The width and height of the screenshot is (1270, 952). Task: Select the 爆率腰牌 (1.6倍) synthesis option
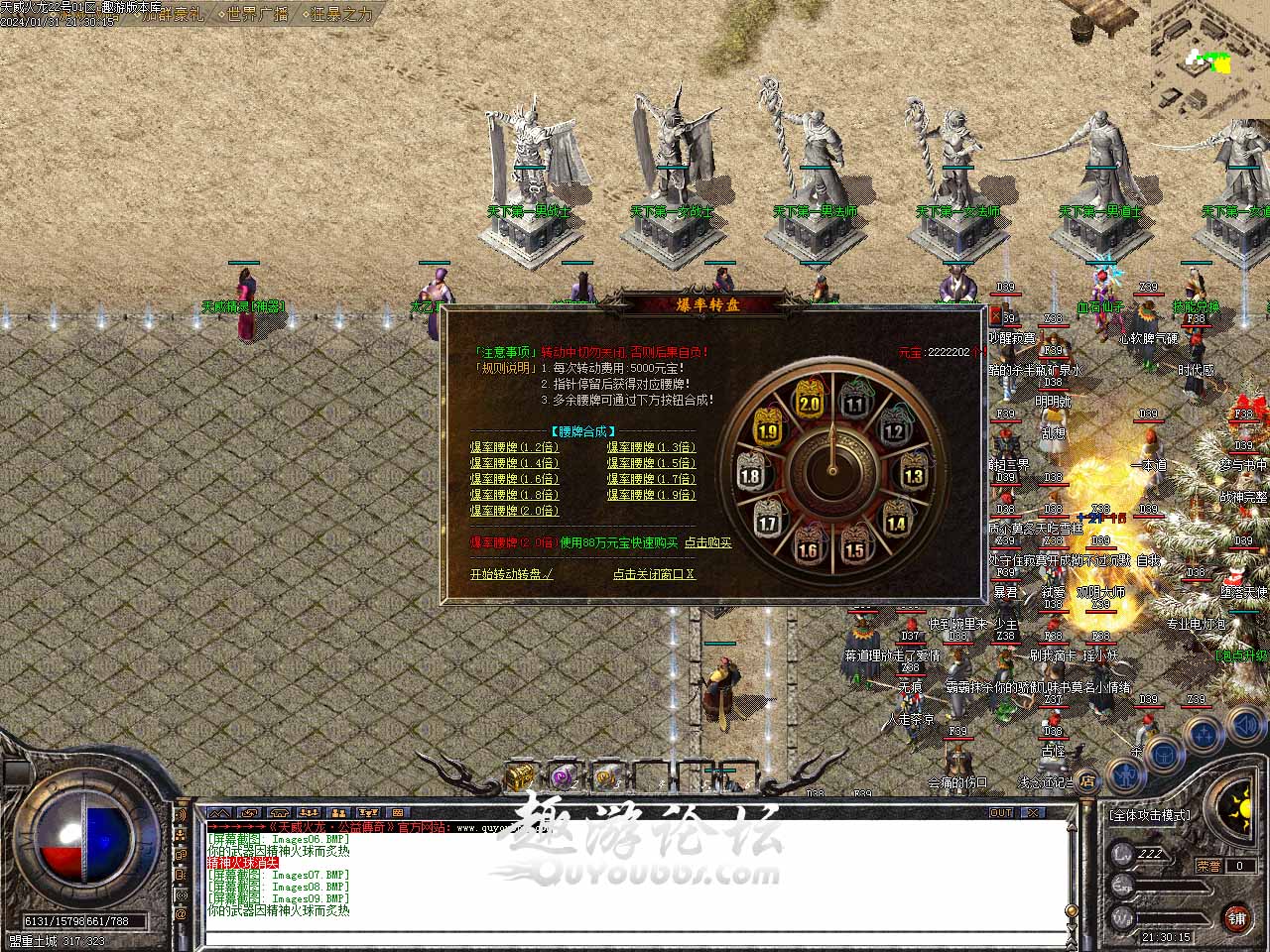(x=514, y=479)
